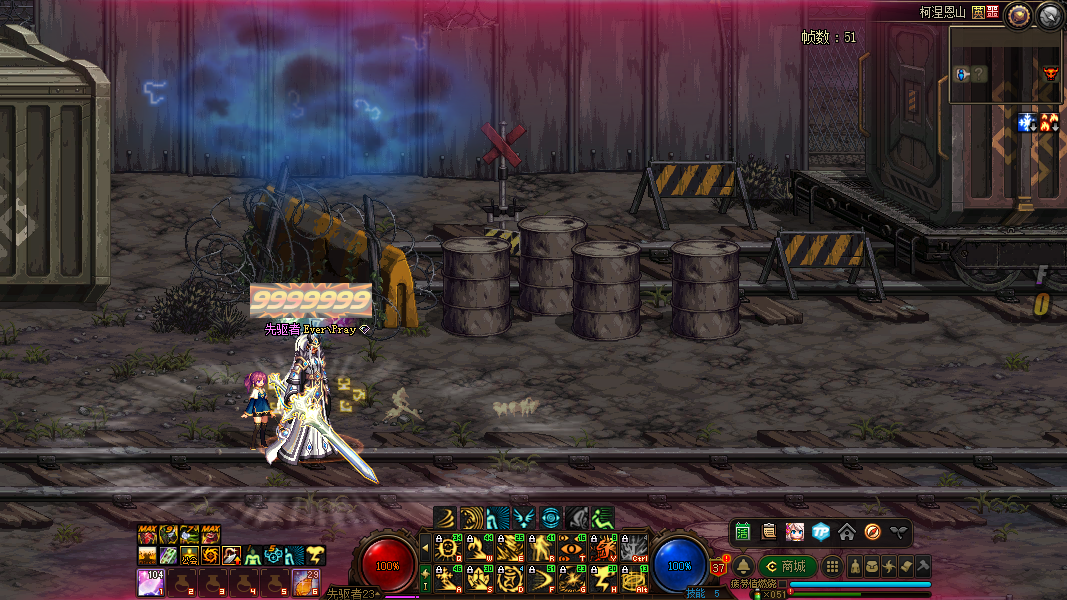Image resolution: width=1067 pixels, height=600 pixels.
Task: Click the red boss icon on minimap
Action: click(1050, 72)
